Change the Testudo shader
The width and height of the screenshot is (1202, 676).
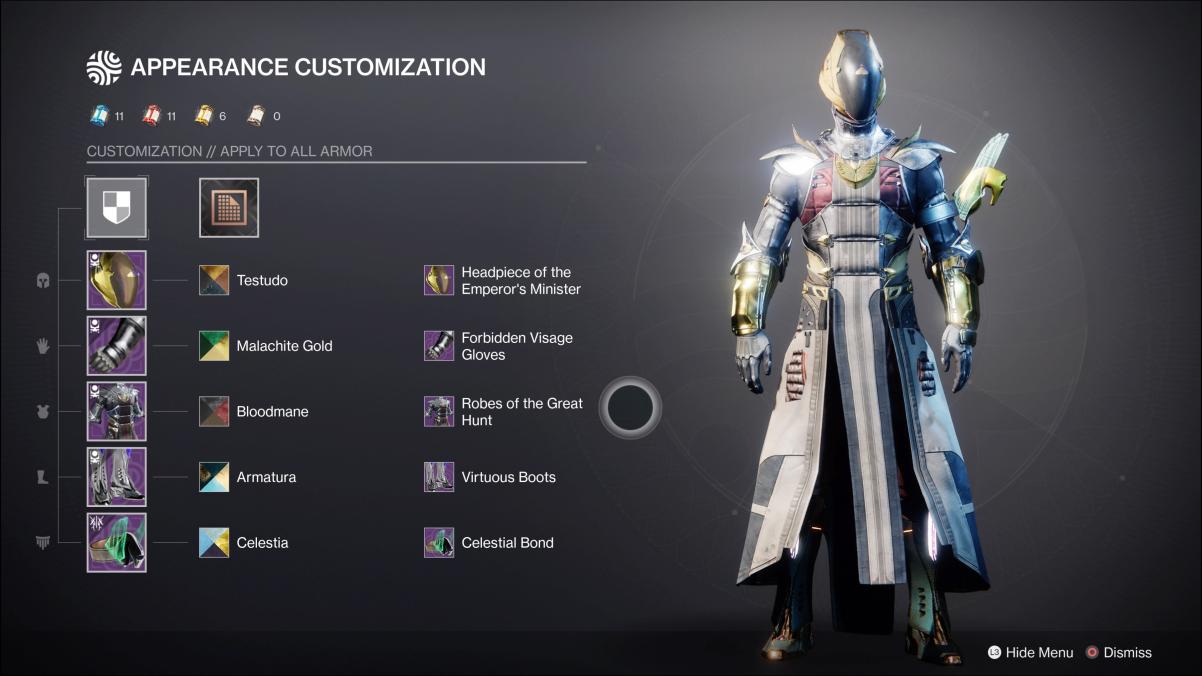click(x=214, y=280)
